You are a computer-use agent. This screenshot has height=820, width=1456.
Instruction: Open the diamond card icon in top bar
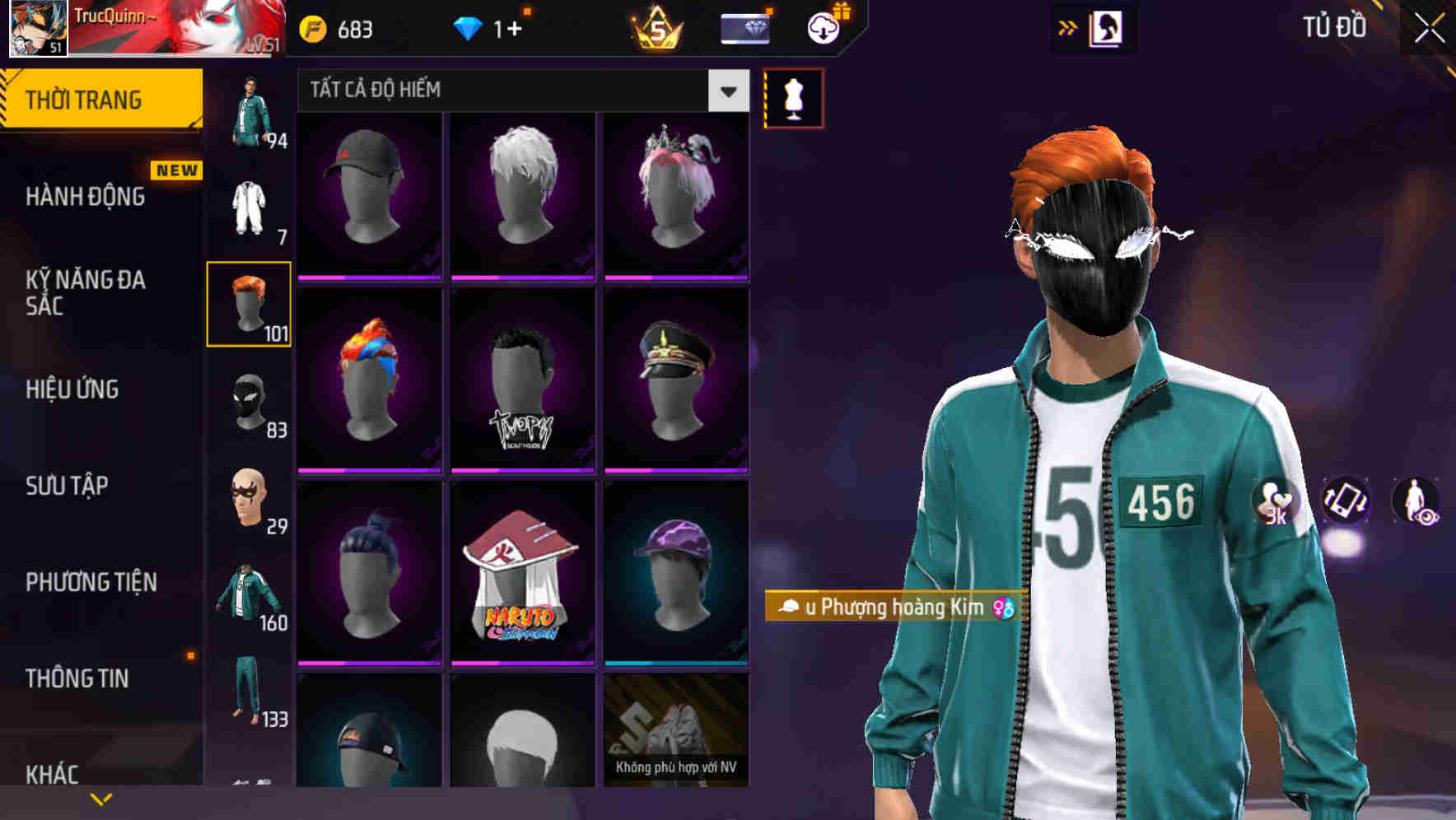744,29
